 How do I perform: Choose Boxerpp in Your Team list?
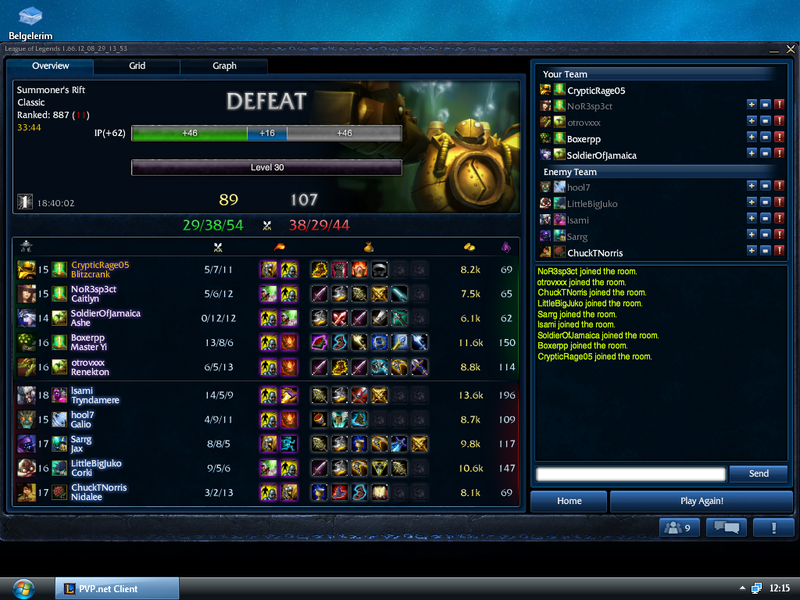click(588, 138)
